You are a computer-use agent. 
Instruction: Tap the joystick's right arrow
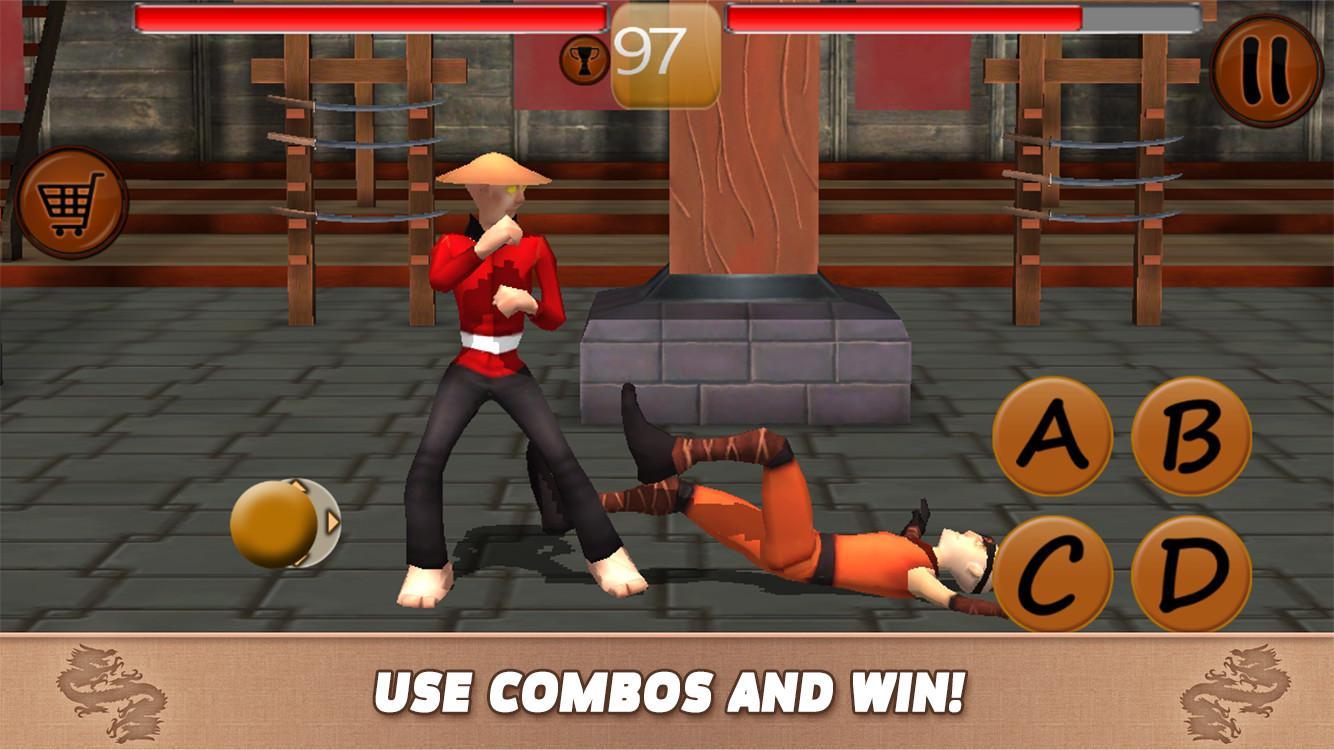point(333,520)
